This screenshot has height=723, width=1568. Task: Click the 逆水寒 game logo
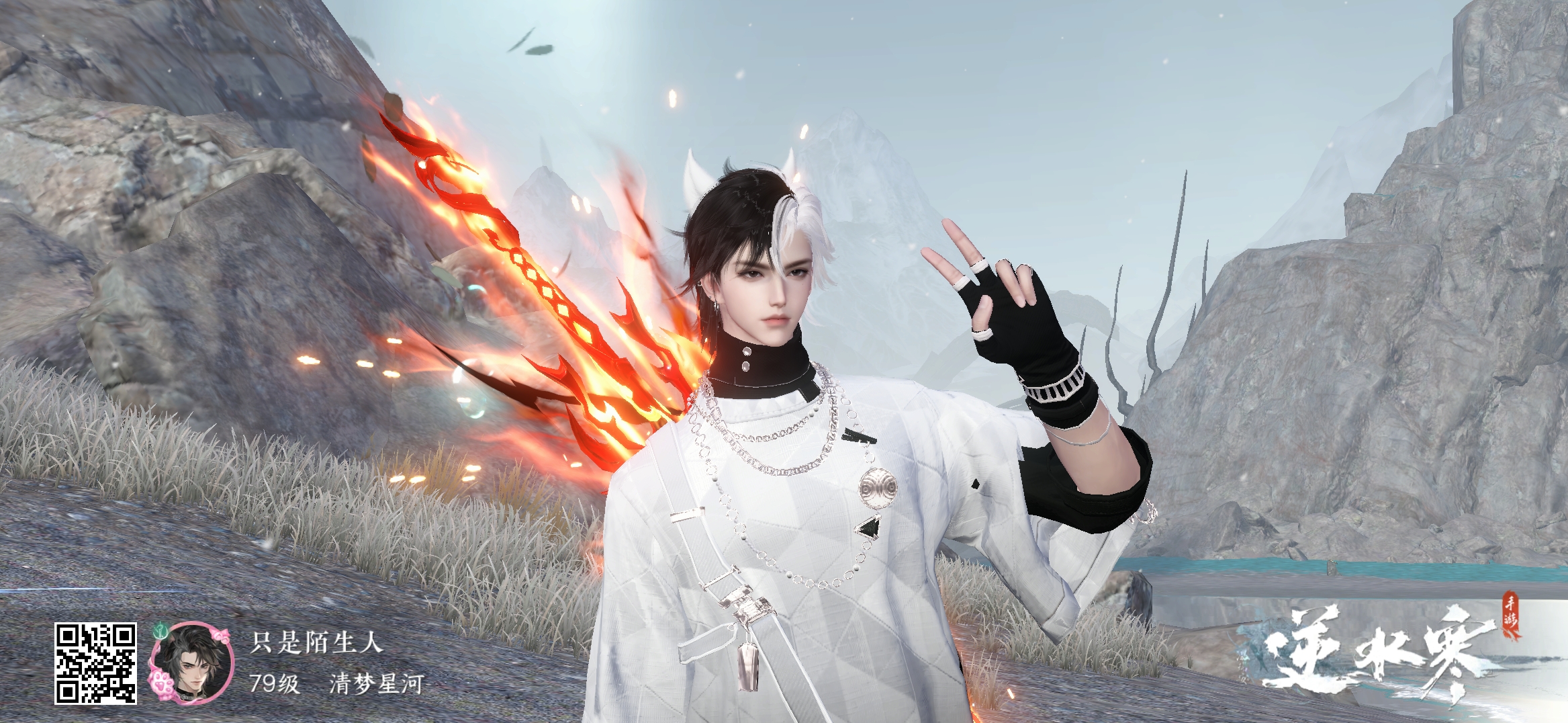tap(1373, 660)
